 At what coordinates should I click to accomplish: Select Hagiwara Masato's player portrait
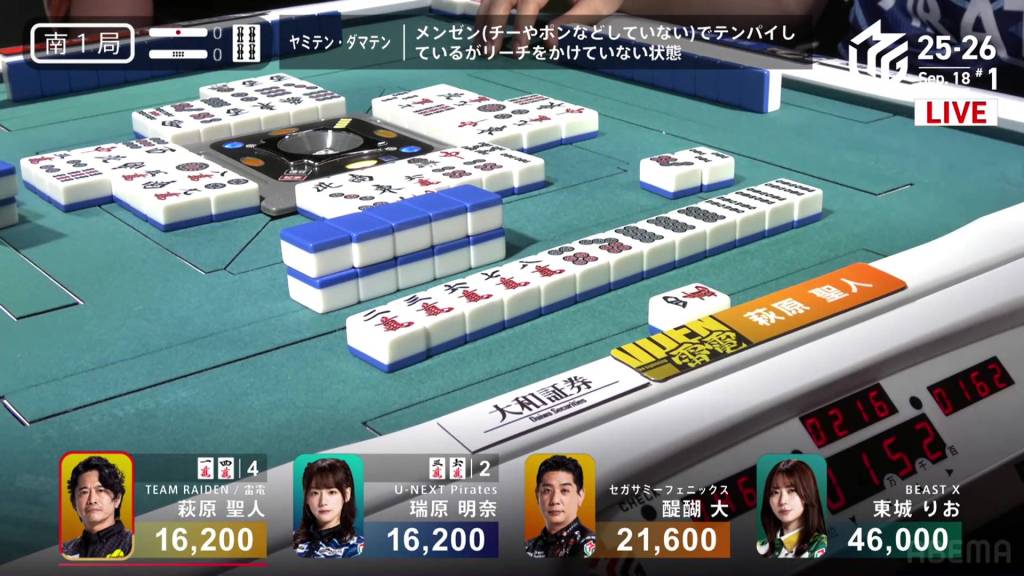[x=97, y=505]
